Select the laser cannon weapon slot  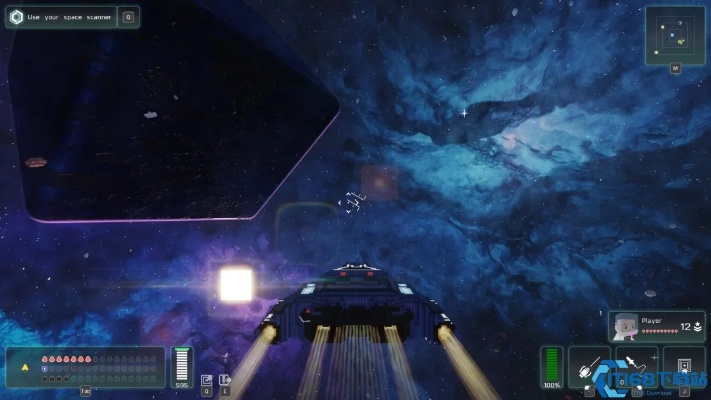click(x=589, y=366)
